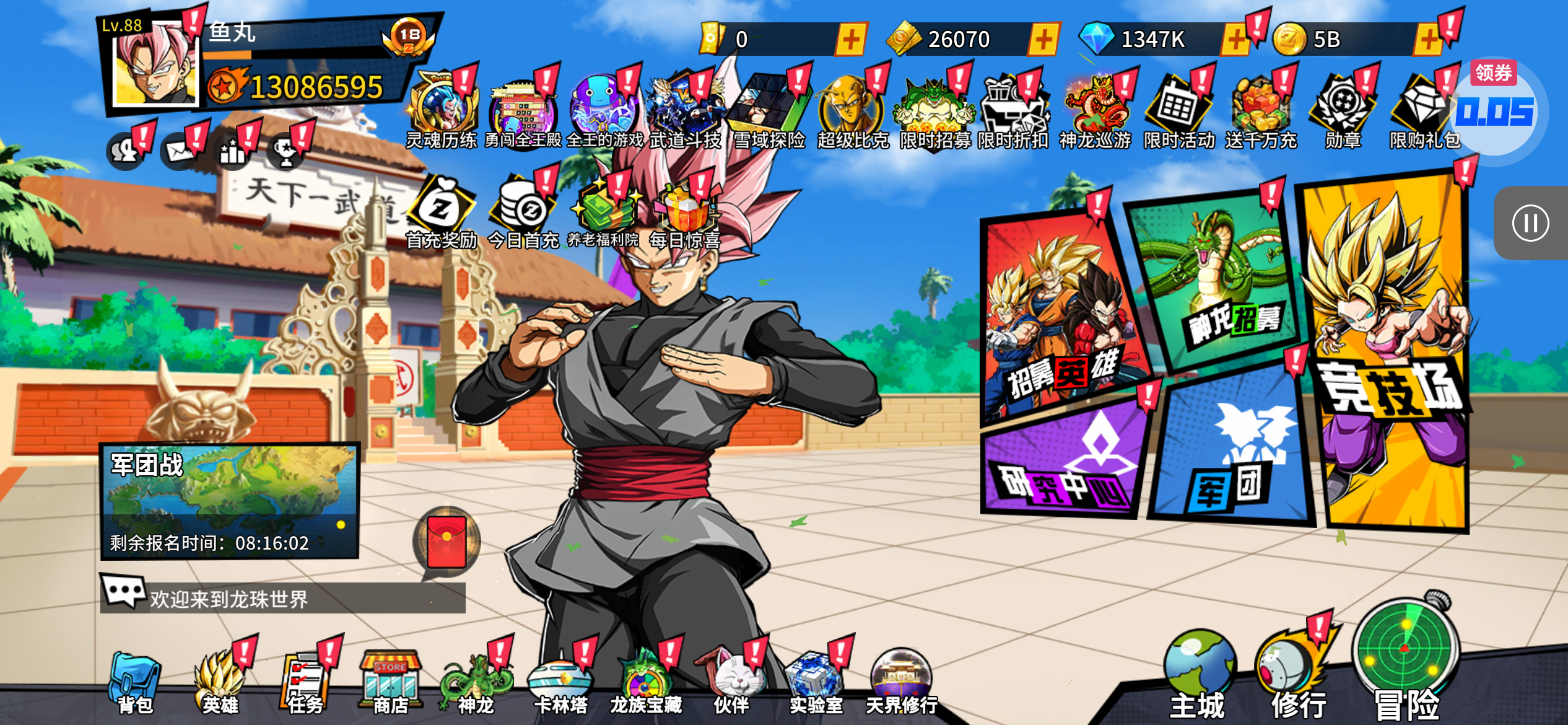Open the mail envelope icon
The image size is (1568, 725).
[180, 151]
